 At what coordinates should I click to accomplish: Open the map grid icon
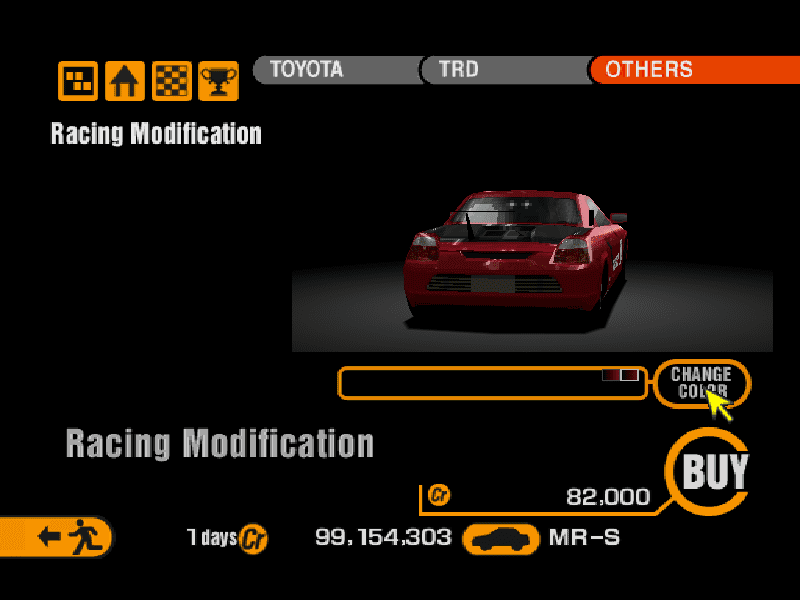78,81
